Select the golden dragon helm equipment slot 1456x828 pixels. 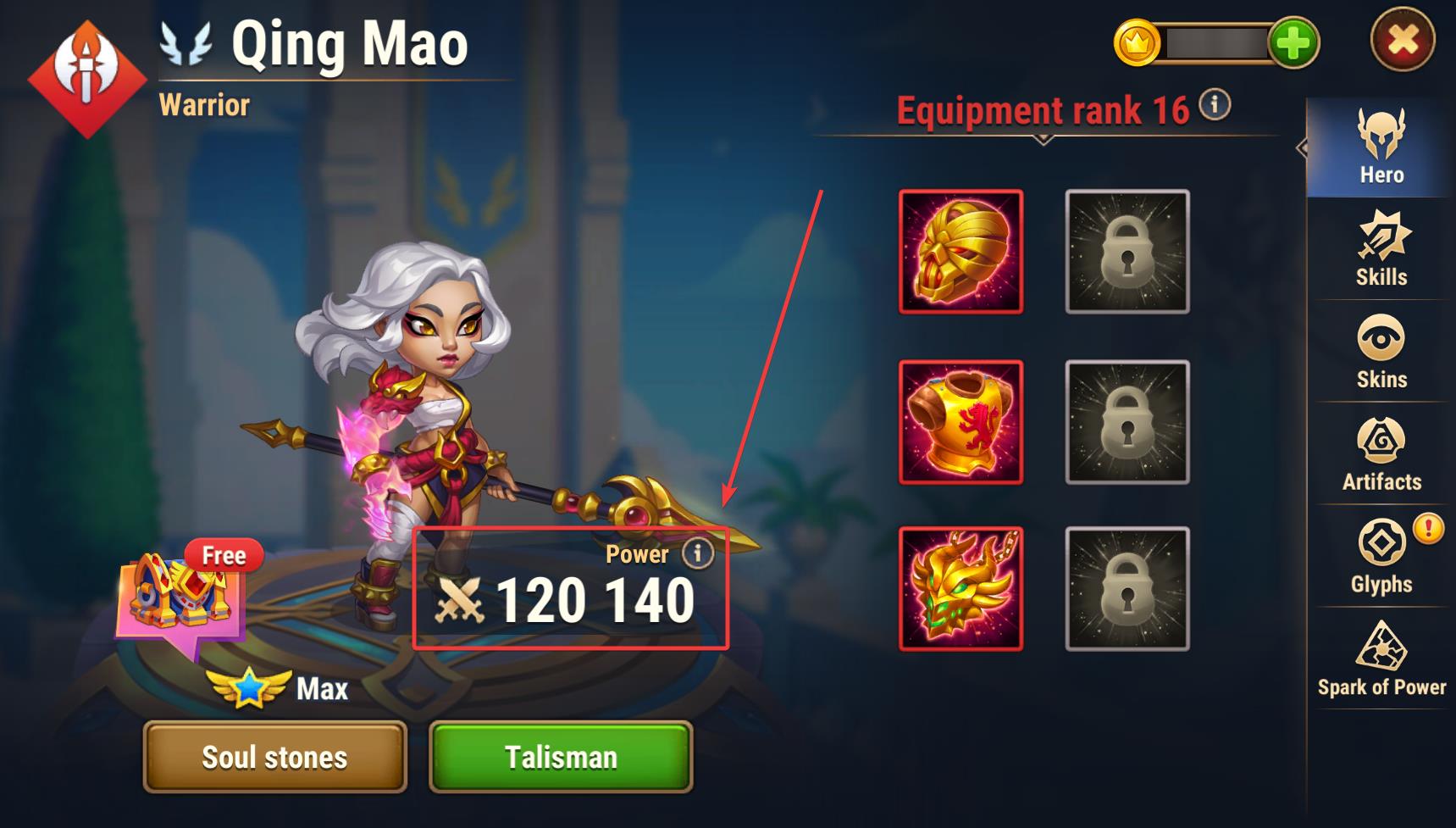961,589
